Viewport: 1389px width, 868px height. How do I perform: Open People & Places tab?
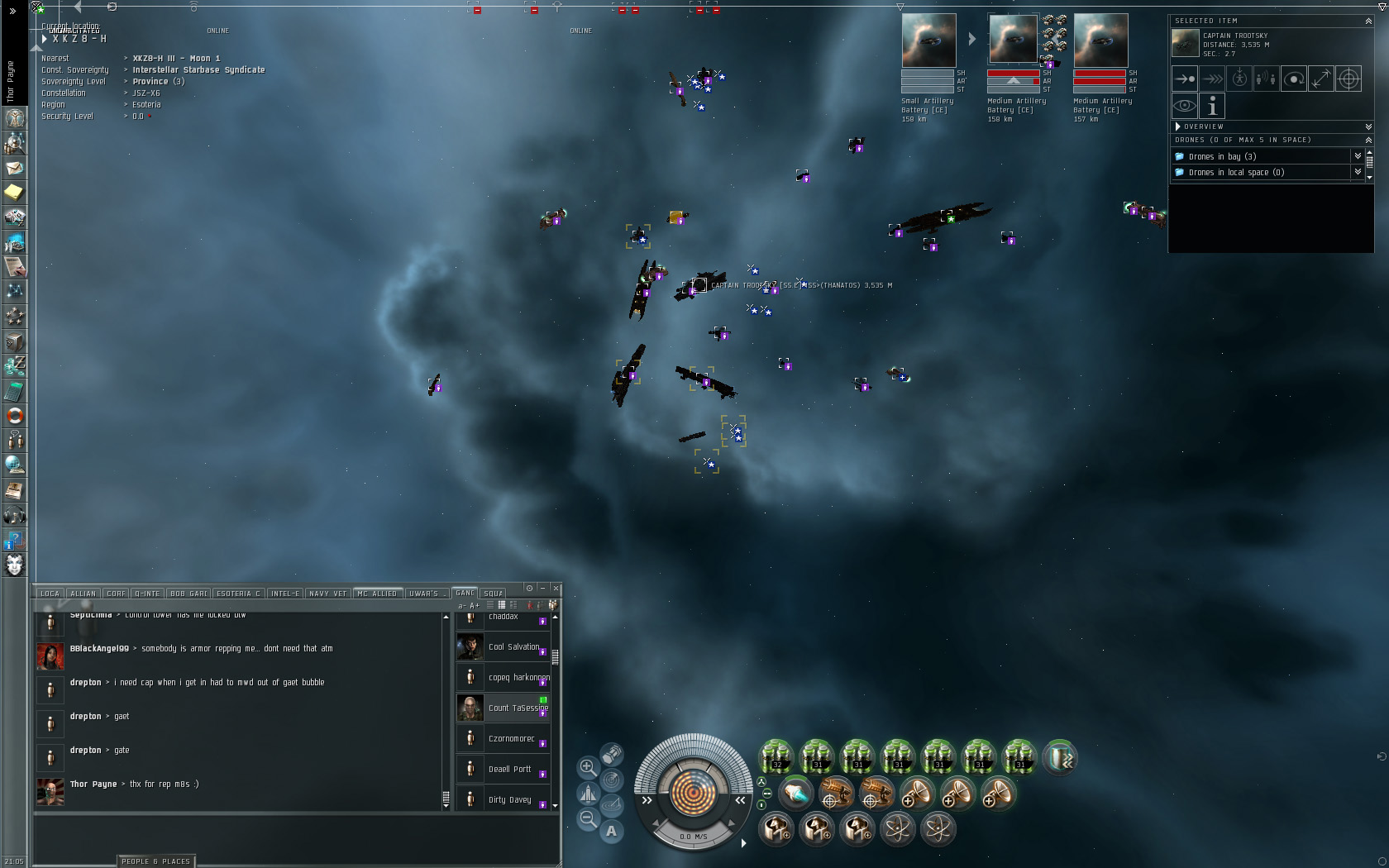155,861
